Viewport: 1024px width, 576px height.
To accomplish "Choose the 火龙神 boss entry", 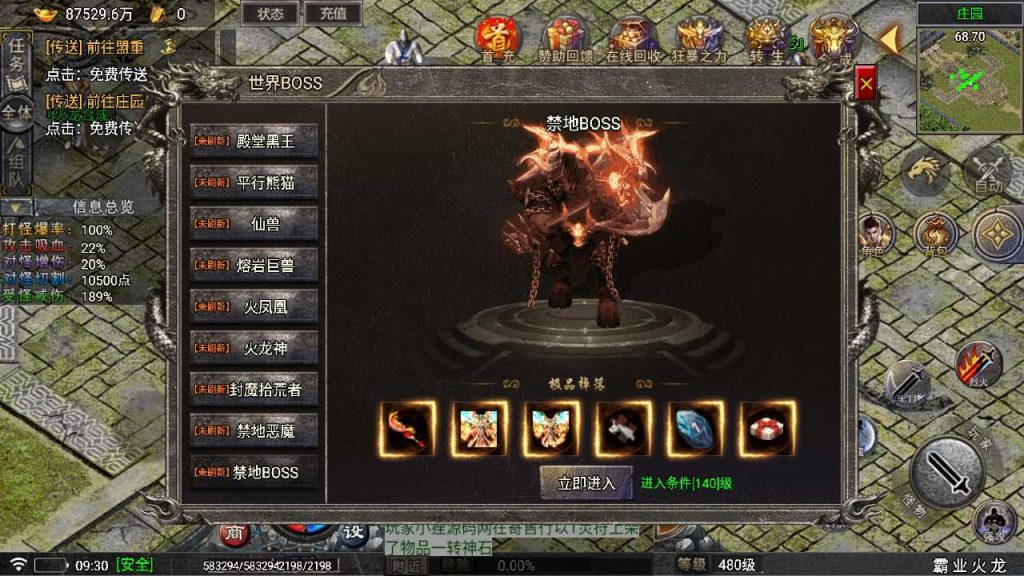I will click(x=254, y=348).
